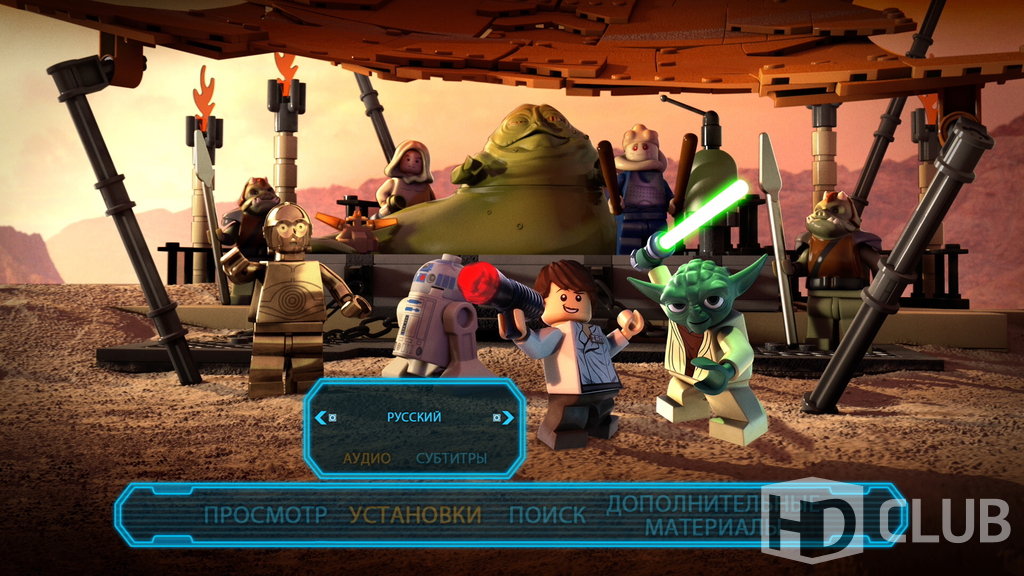Viewport: 1024px width, 576px height.
Task: Switch to the СУБТИТРЫ tab
Action: click(x=451, y=458)
